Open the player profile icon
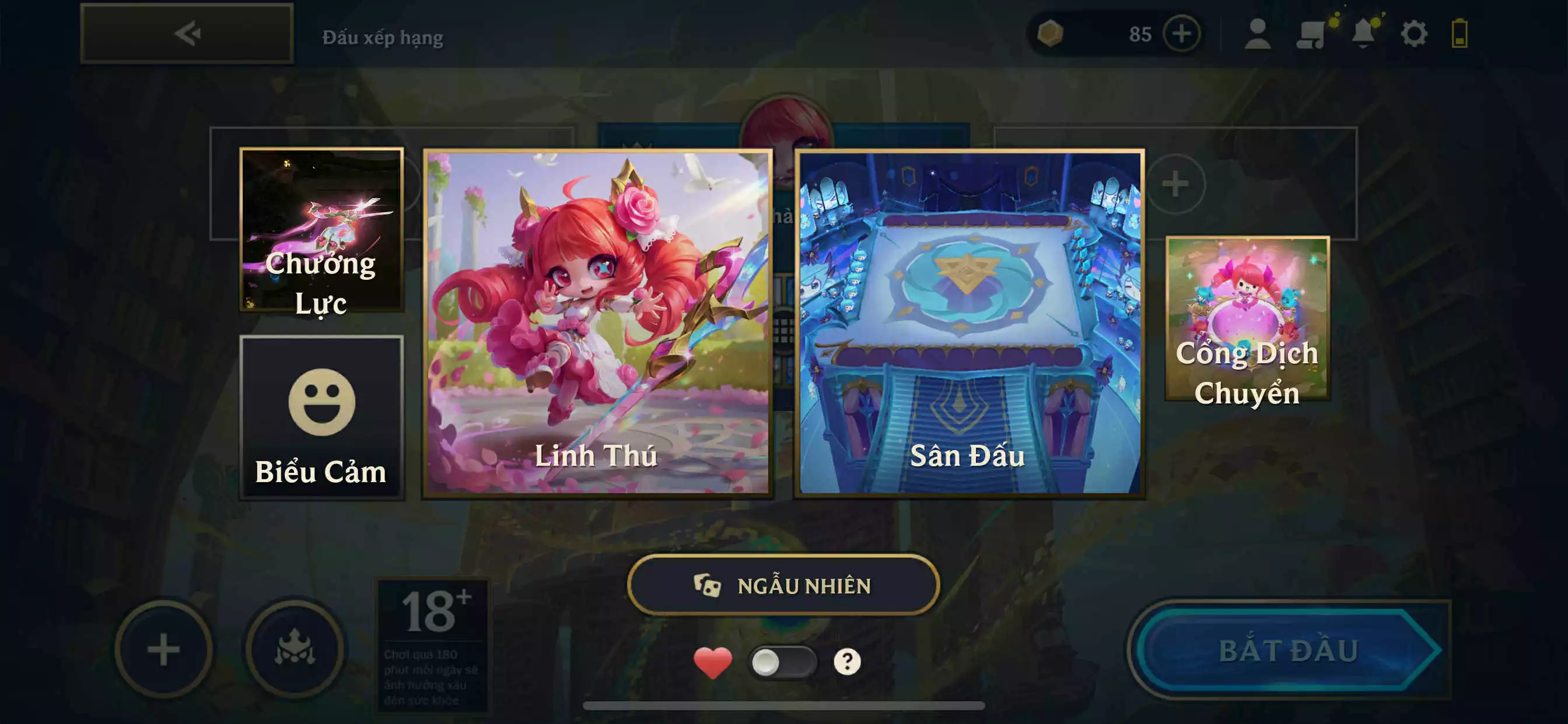1568x724 pixels. 1257,34
